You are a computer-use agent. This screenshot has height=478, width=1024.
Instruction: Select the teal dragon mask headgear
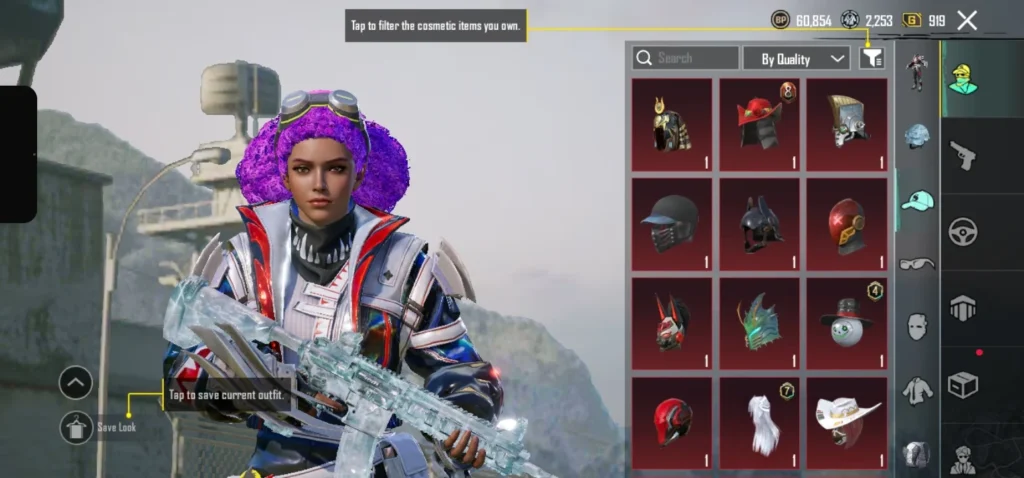[759, 324]
